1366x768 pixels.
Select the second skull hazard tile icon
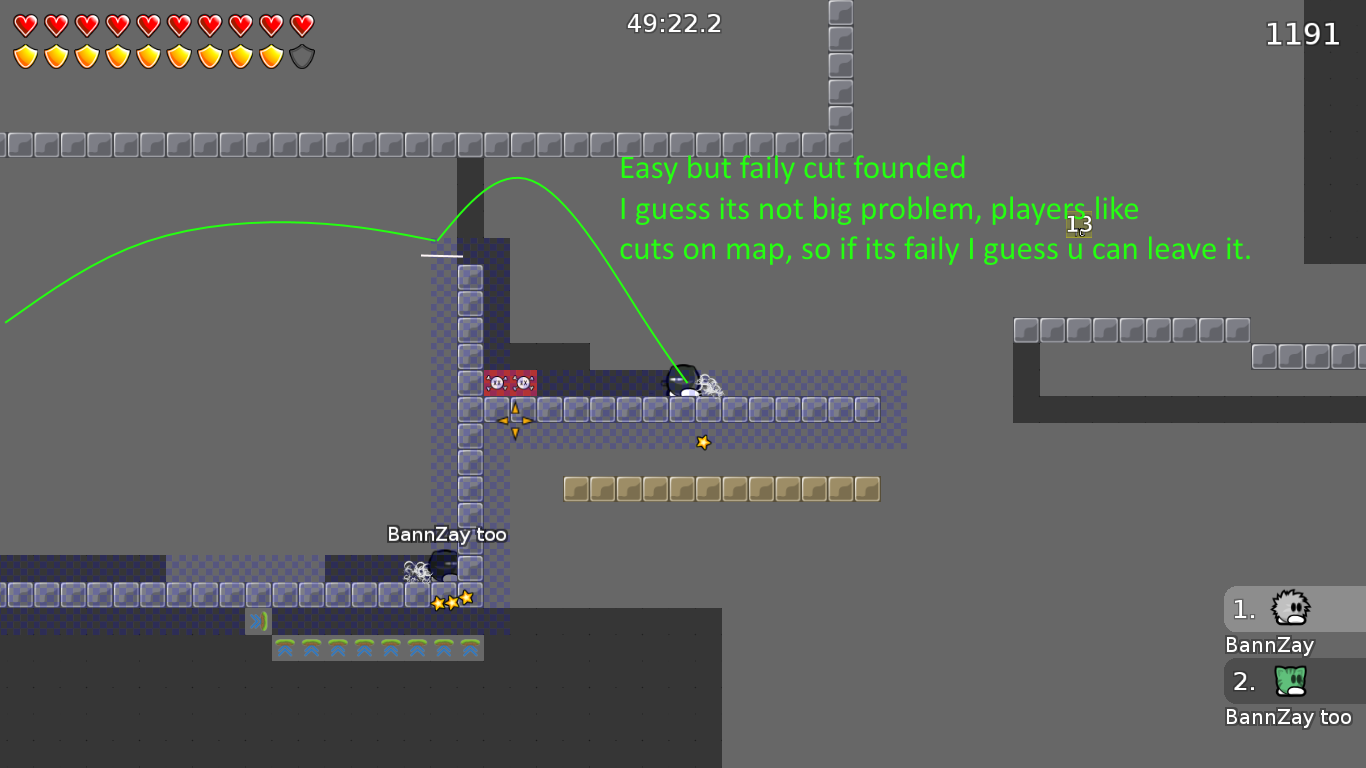pos(524,382)
